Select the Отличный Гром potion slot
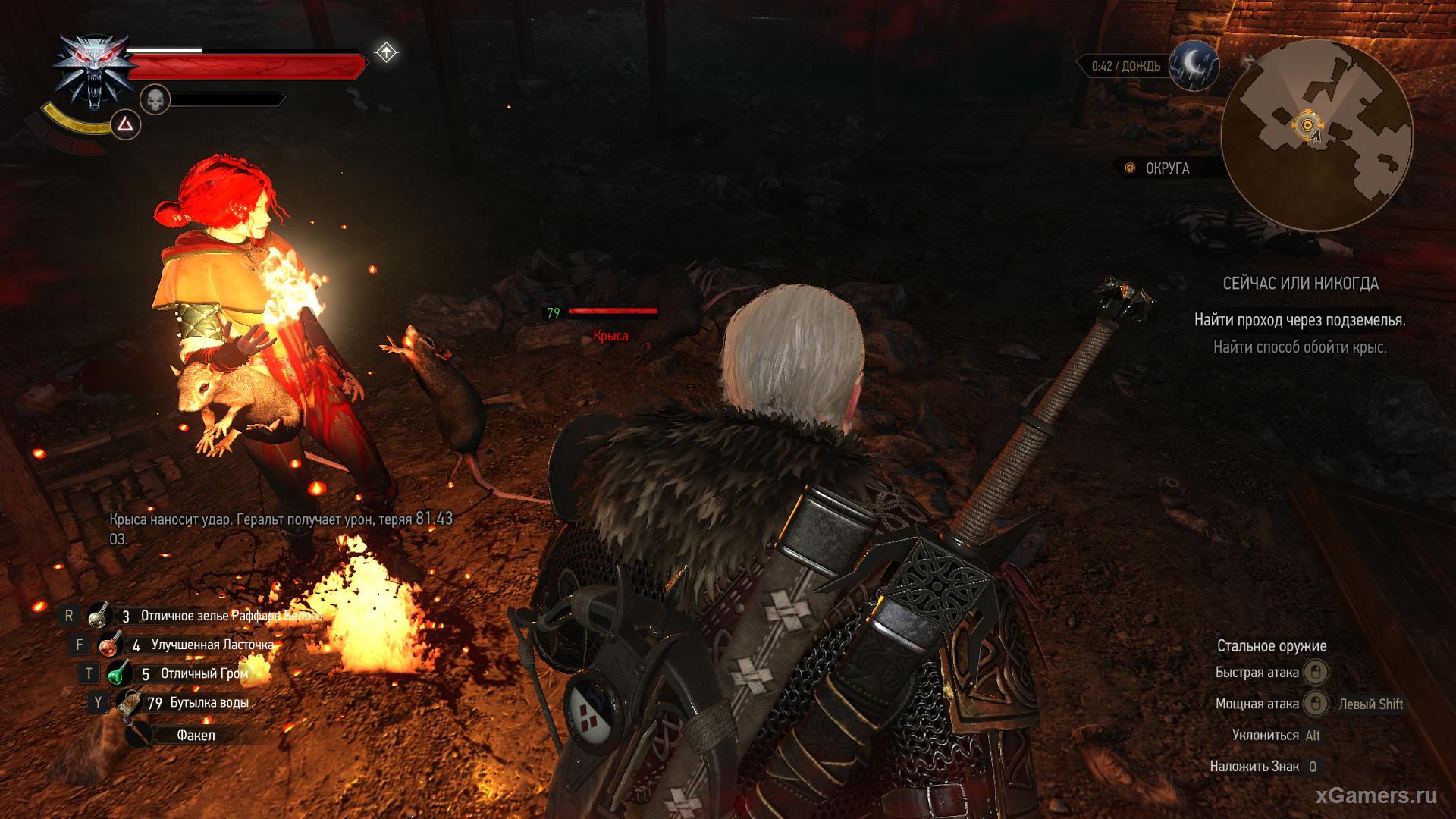 pos(119,673)
